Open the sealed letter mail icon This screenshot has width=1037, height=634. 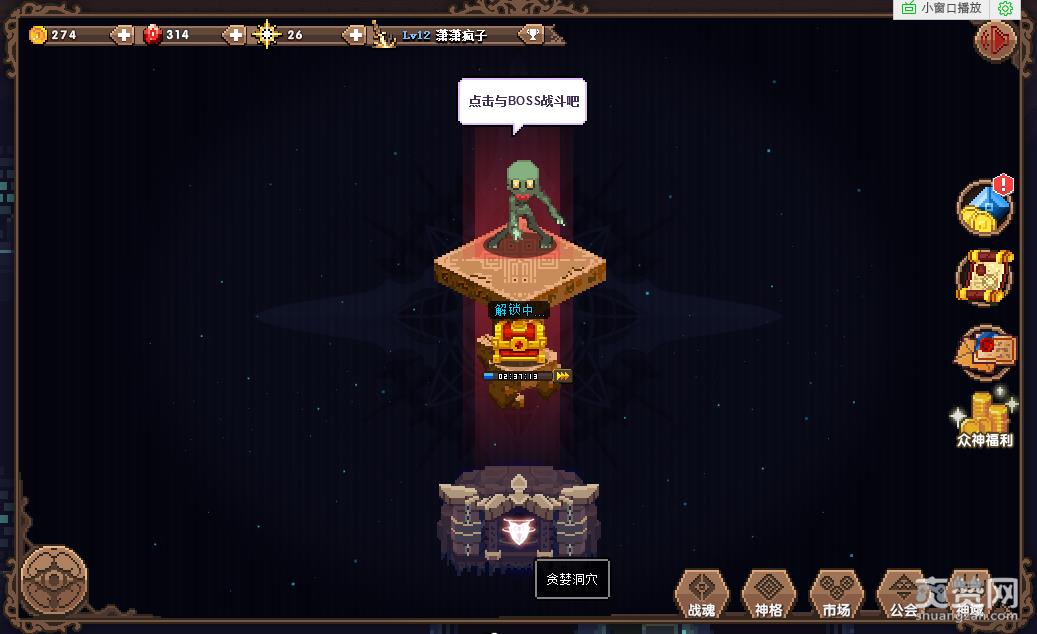coord(985,351)
